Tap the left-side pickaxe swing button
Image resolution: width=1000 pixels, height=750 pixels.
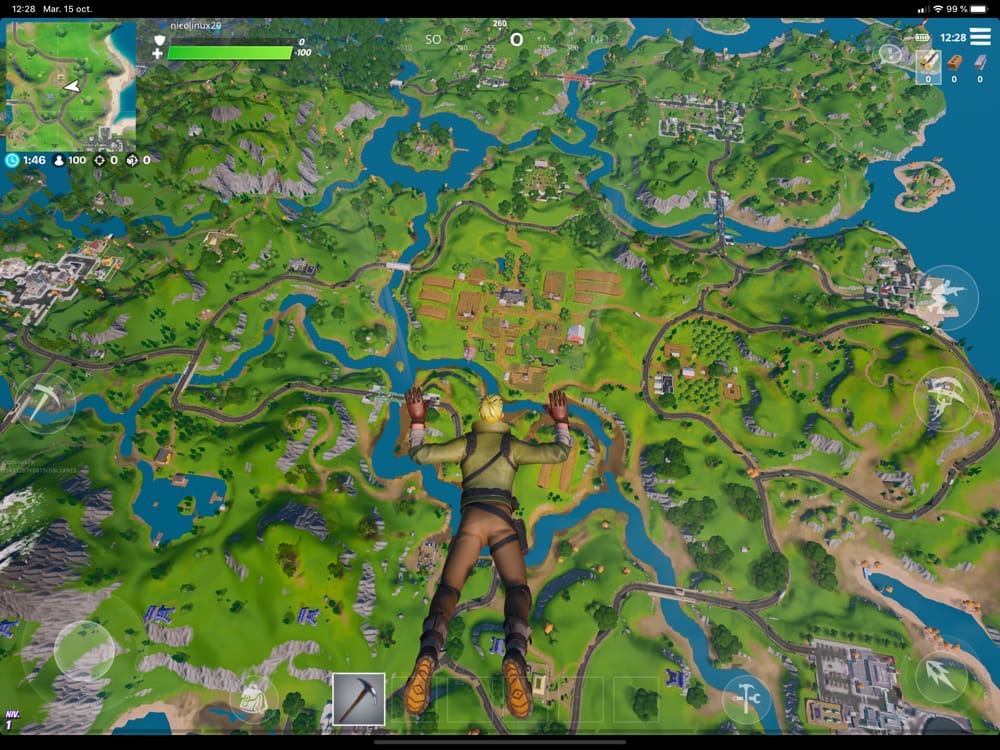(46, 401)
